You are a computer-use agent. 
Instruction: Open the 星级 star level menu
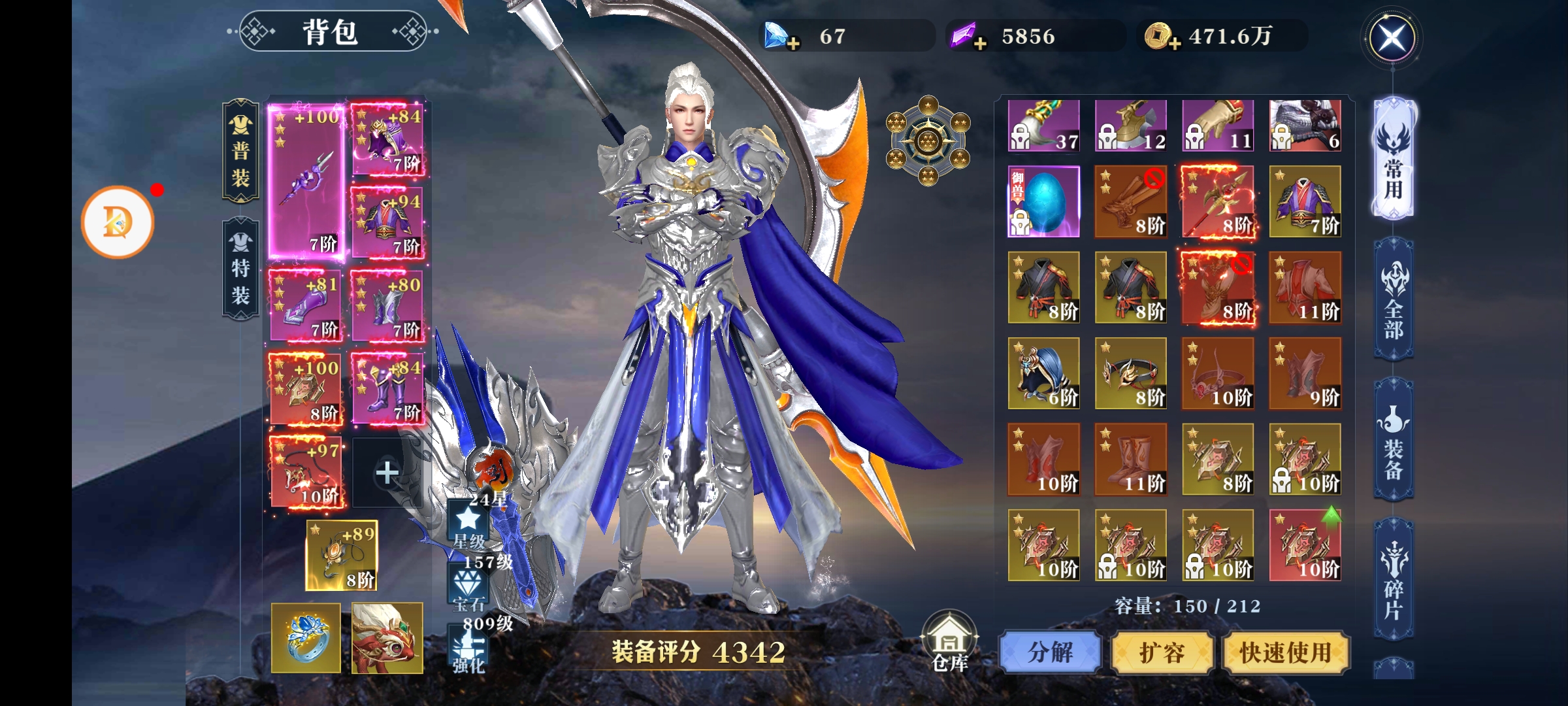(468, 525)
